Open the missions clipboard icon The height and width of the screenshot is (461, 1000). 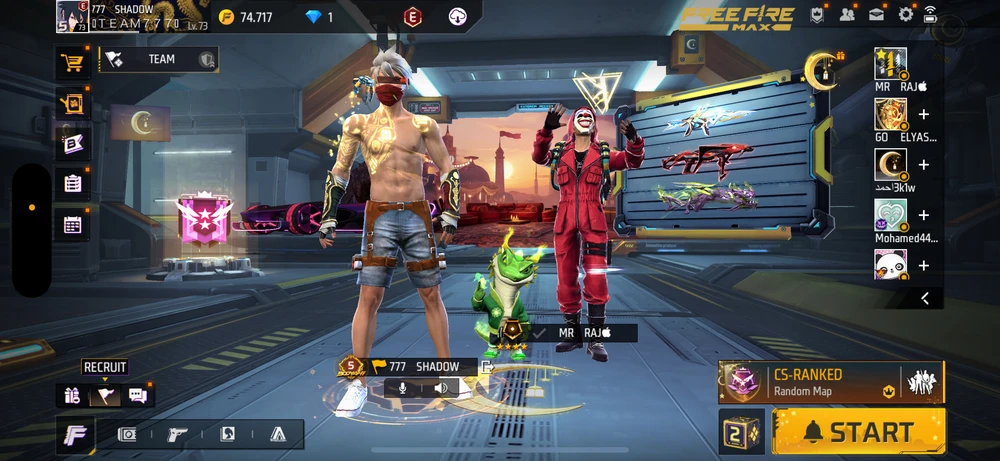(72, 183)
